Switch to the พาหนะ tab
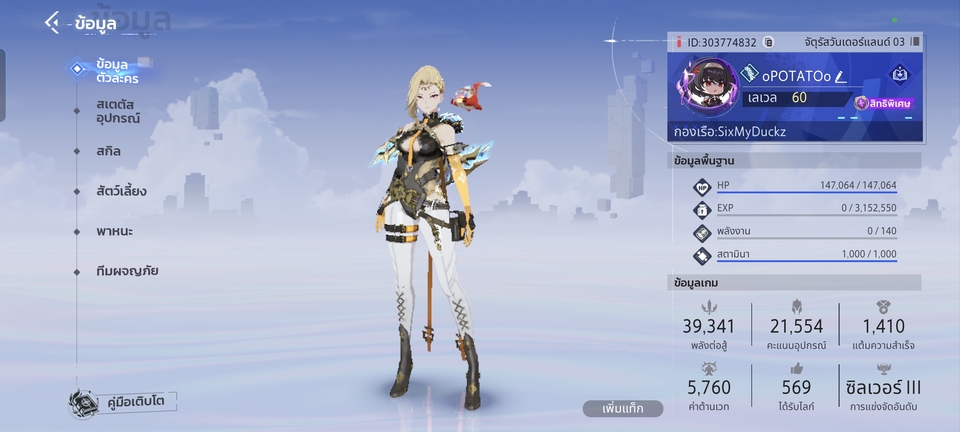960x432 pixels. (x=115, y=231)
